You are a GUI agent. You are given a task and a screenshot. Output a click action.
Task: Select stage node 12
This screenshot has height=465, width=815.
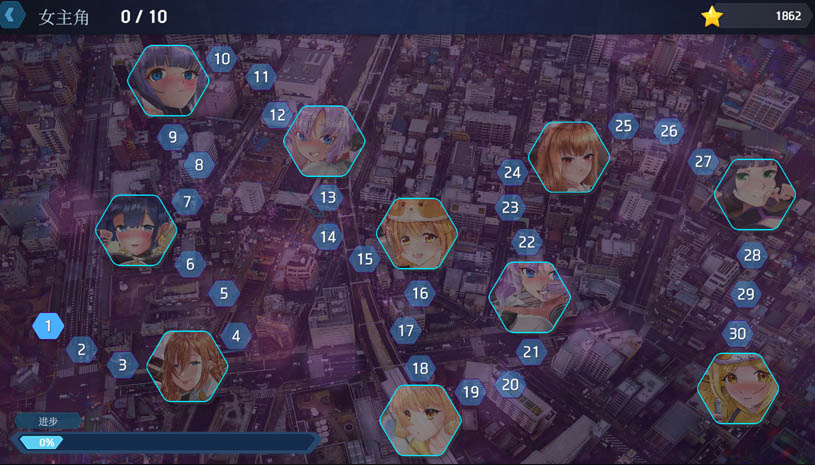(x=277, y=115)
